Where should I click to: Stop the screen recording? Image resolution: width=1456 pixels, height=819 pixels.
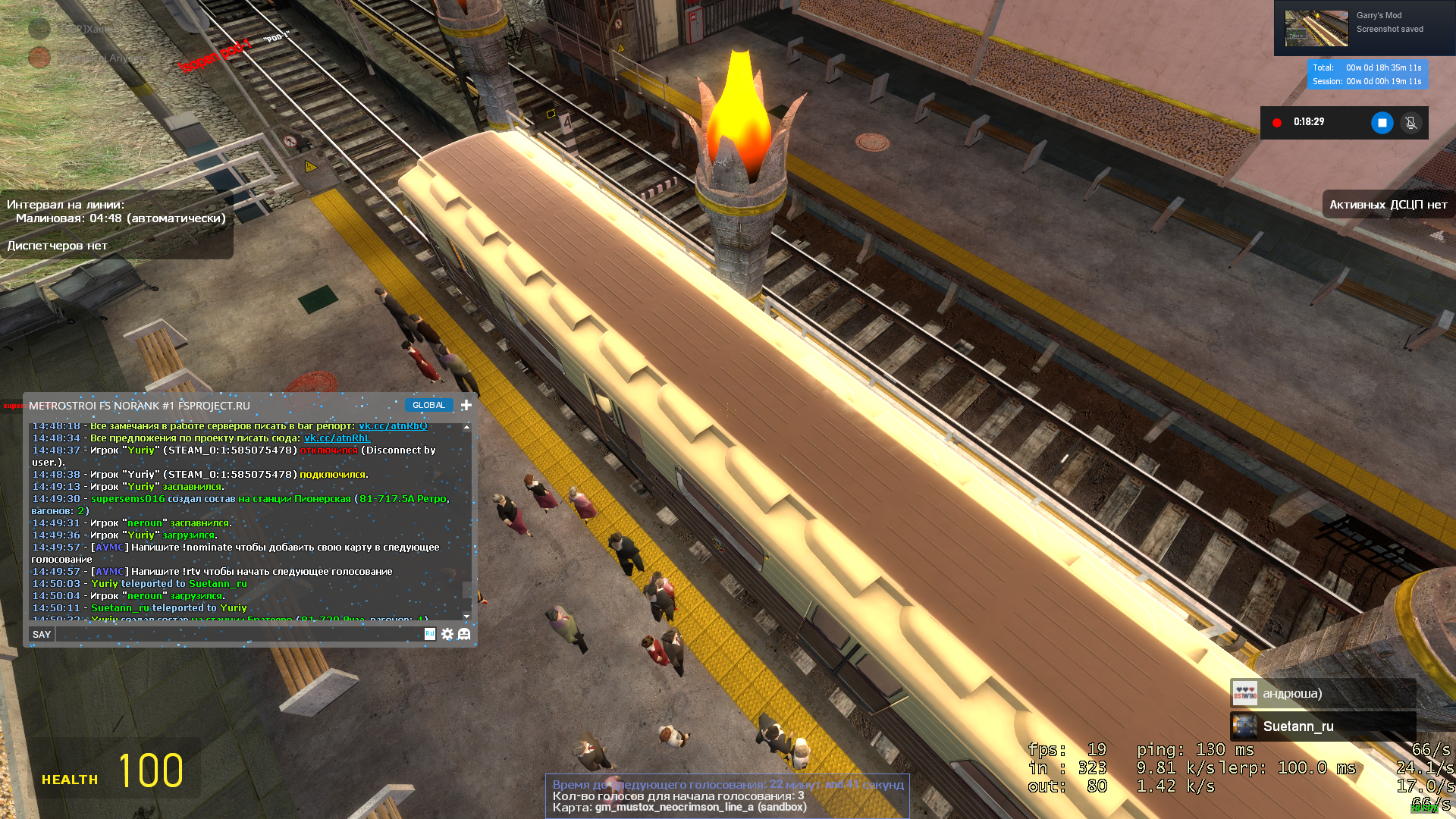click(x=1382, y=123)
